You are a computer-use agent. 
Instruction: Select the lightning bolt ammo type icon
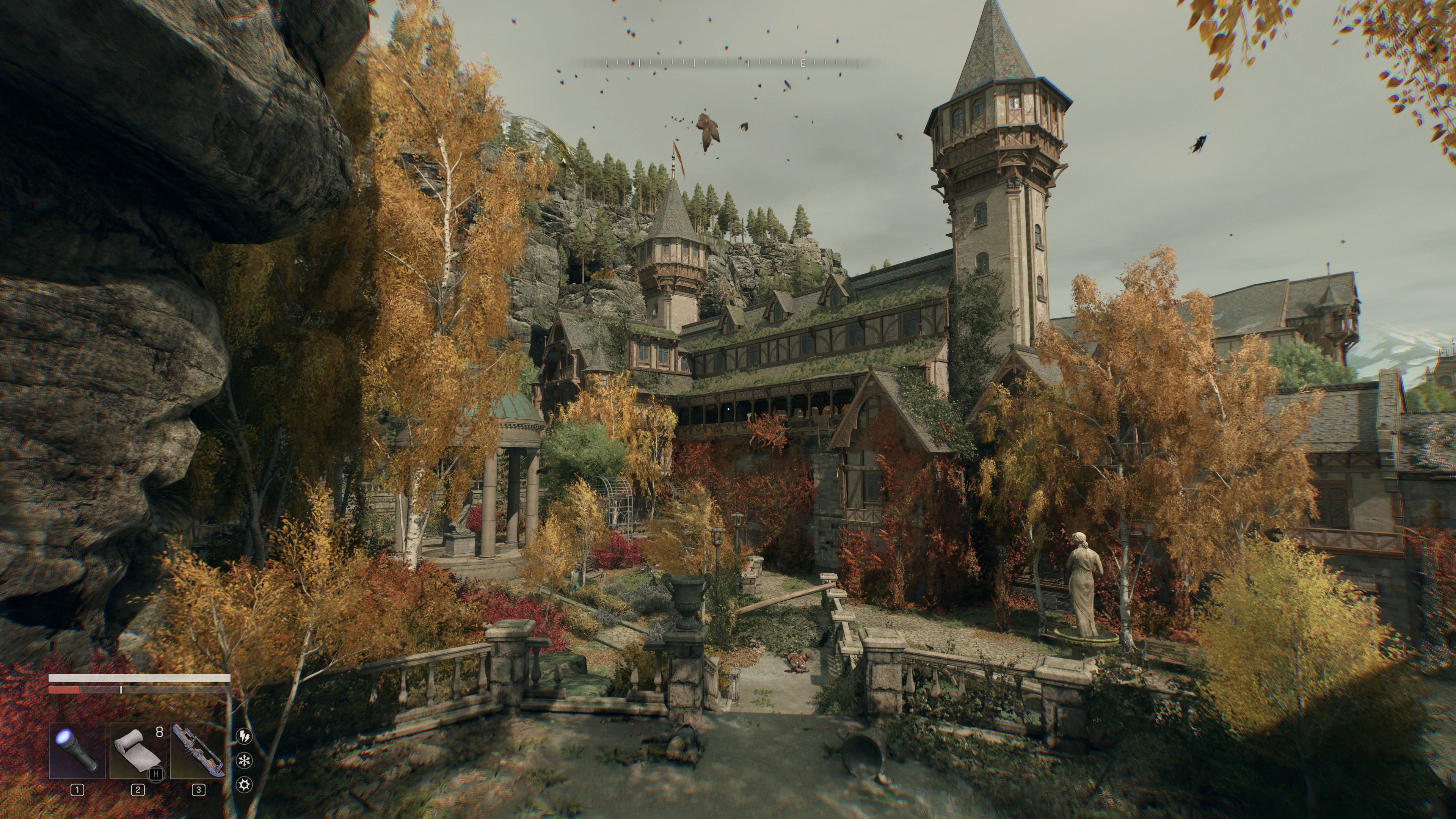[x=243, y=736]
